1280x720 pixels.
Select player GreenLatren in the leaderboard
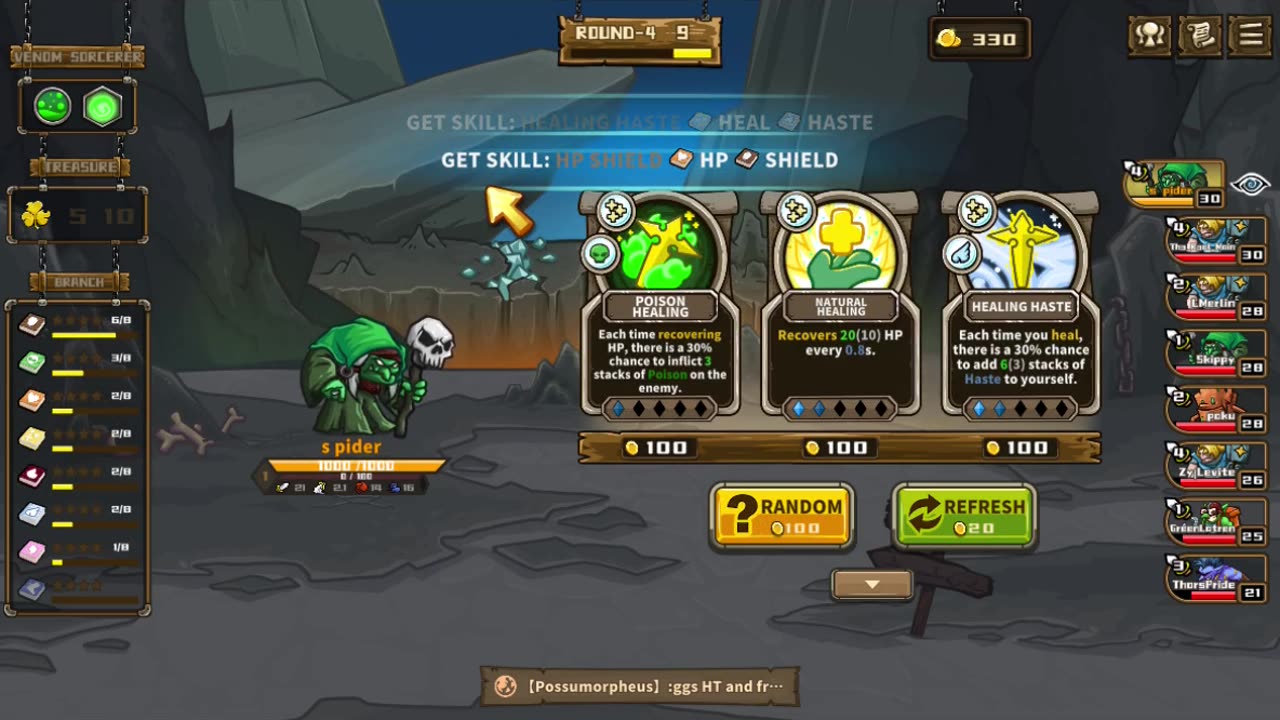[1216, 523]
